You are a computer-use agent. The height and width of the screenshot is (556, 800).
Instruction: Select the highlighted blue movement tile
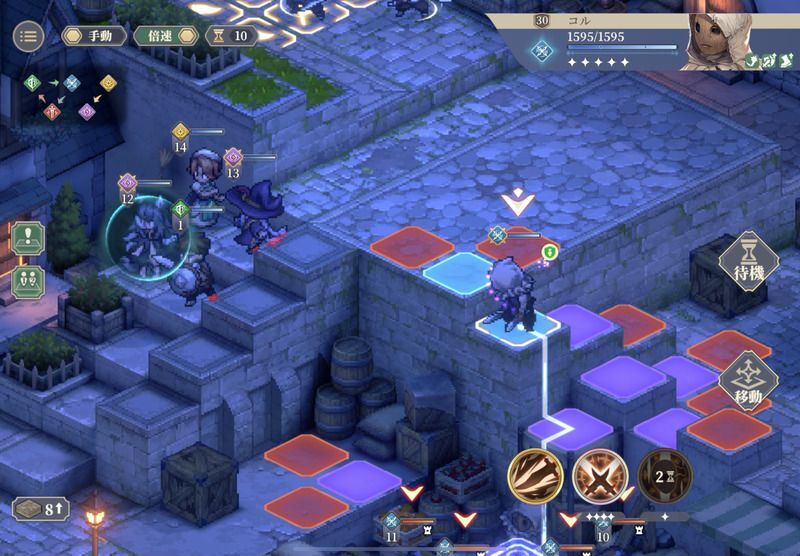(x=458, y=270)
